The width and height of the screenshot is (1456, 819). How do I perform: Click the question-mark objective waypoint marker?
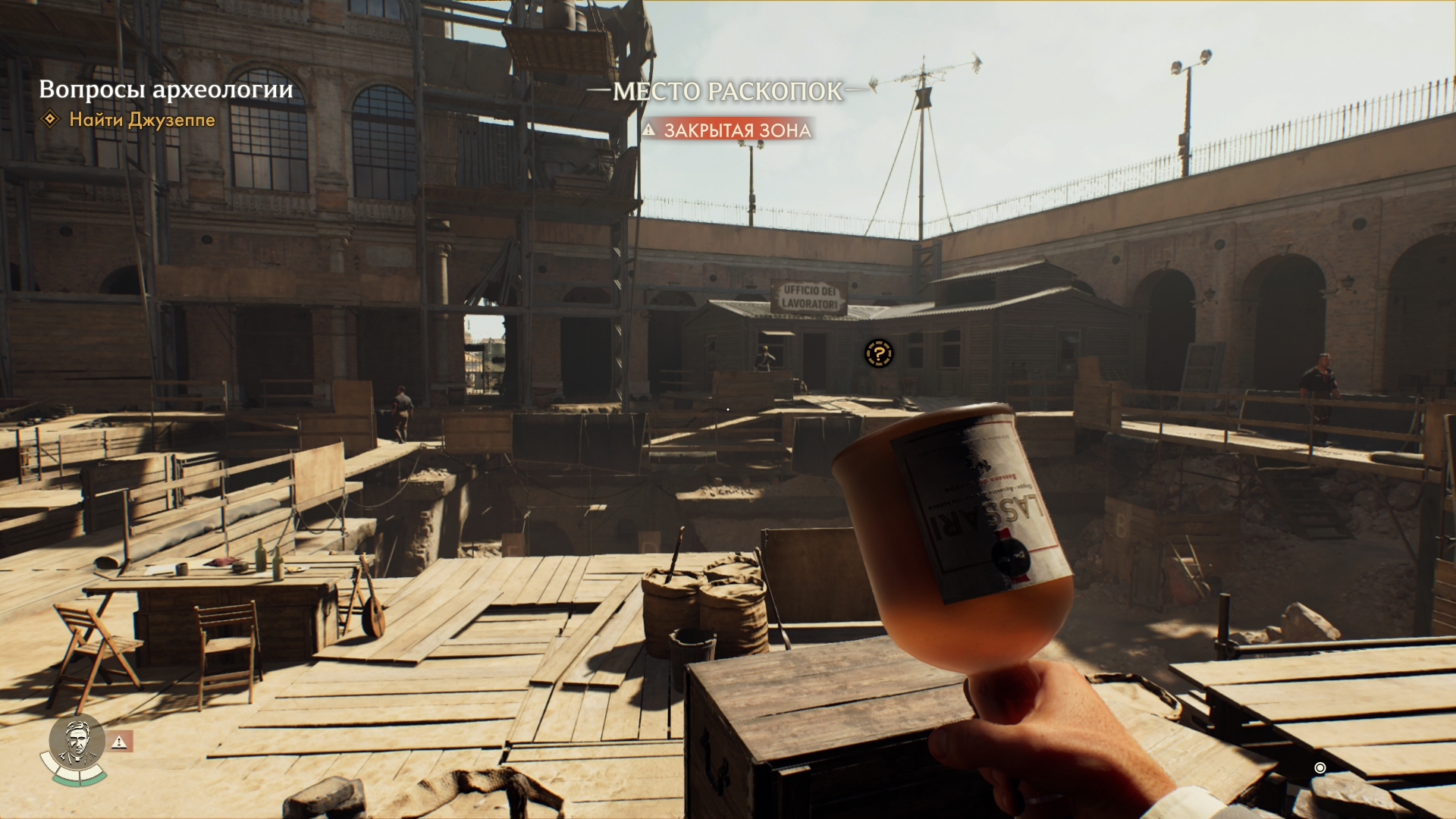pos(878,353)
